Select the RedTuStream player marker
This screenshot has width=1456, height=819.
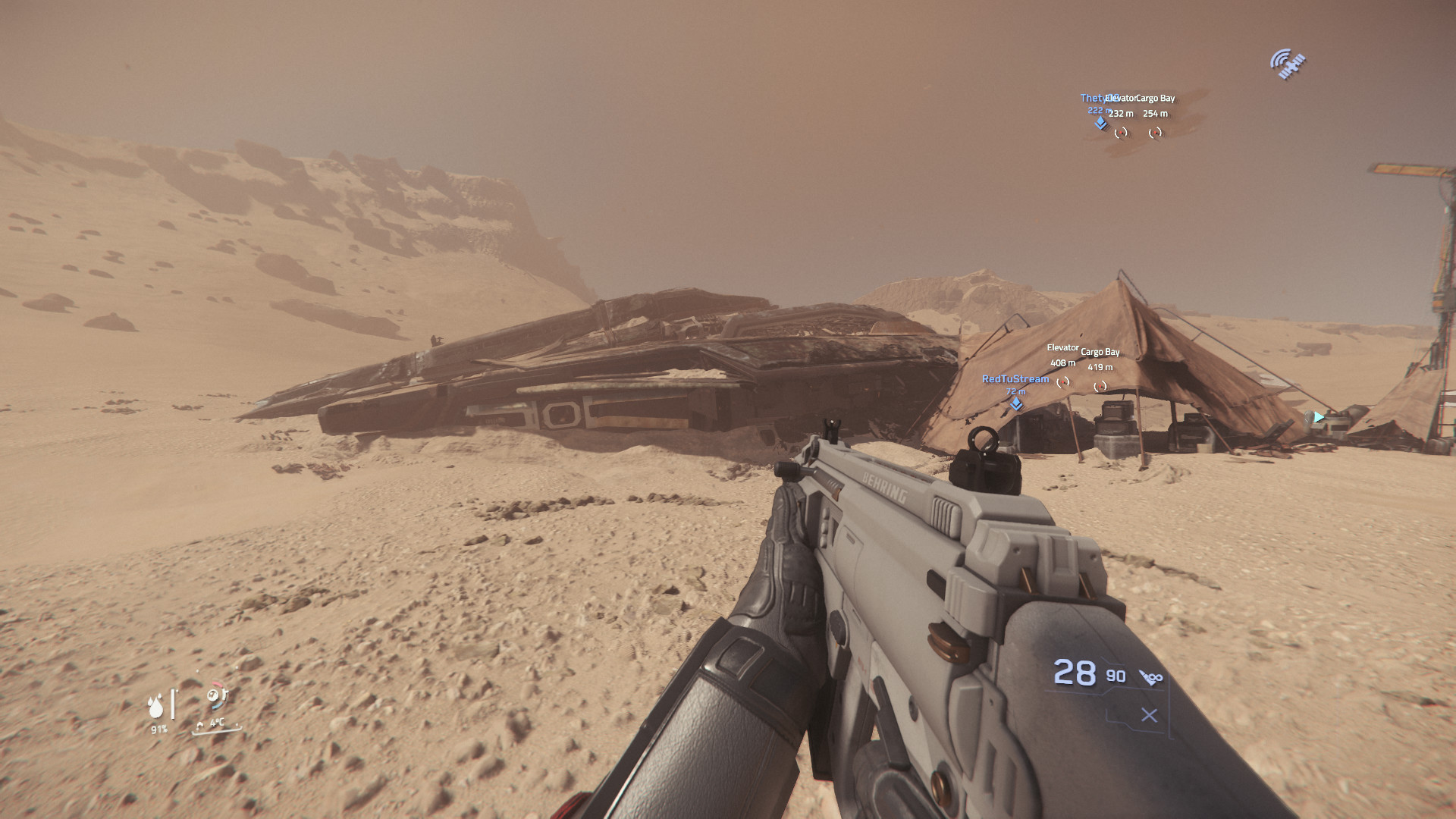pyautogui.click(x=1016, y=404)
